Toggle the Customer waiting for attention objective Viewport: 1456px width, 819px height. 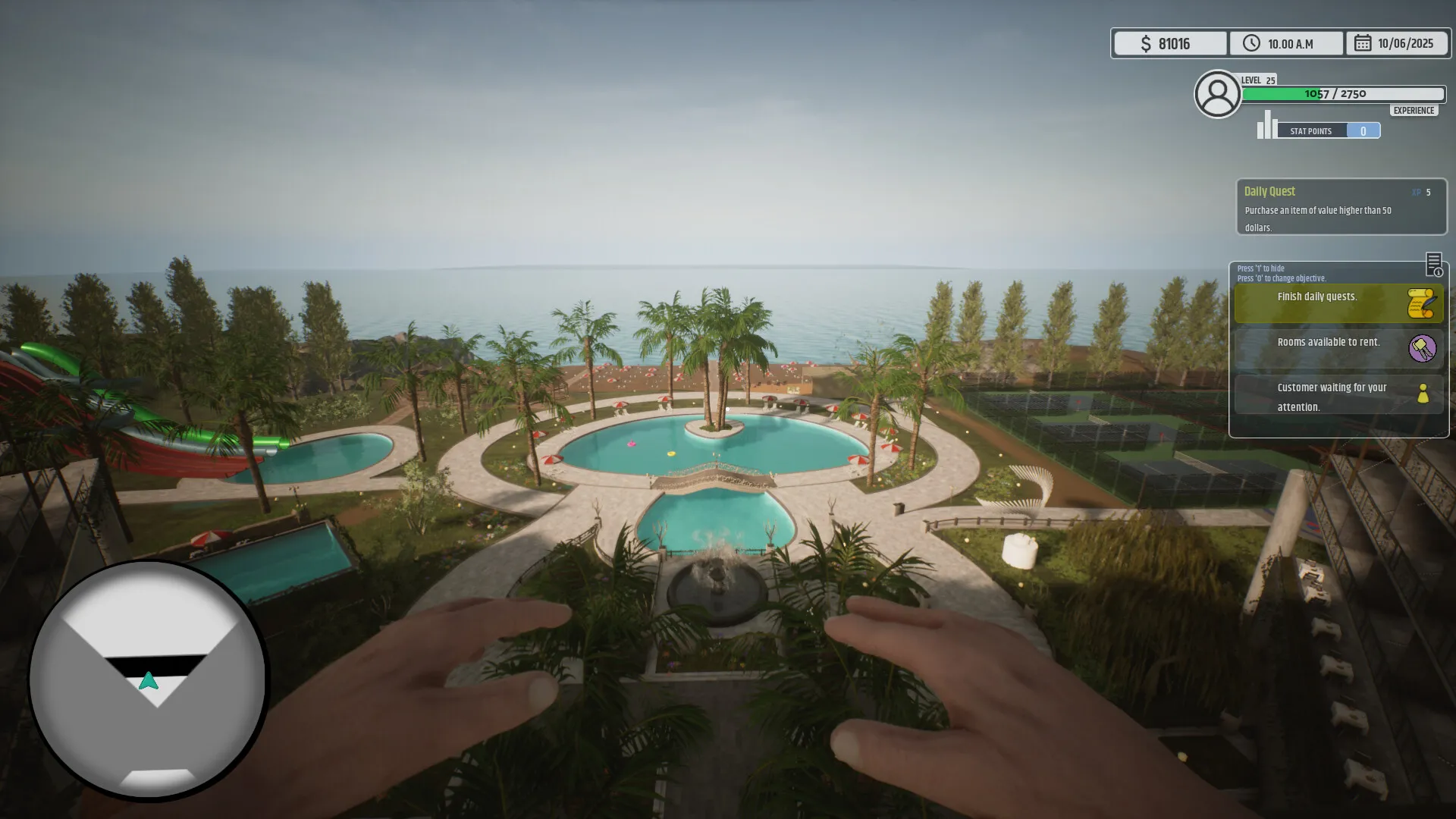pyautogui.click(x=1332, y=397)
